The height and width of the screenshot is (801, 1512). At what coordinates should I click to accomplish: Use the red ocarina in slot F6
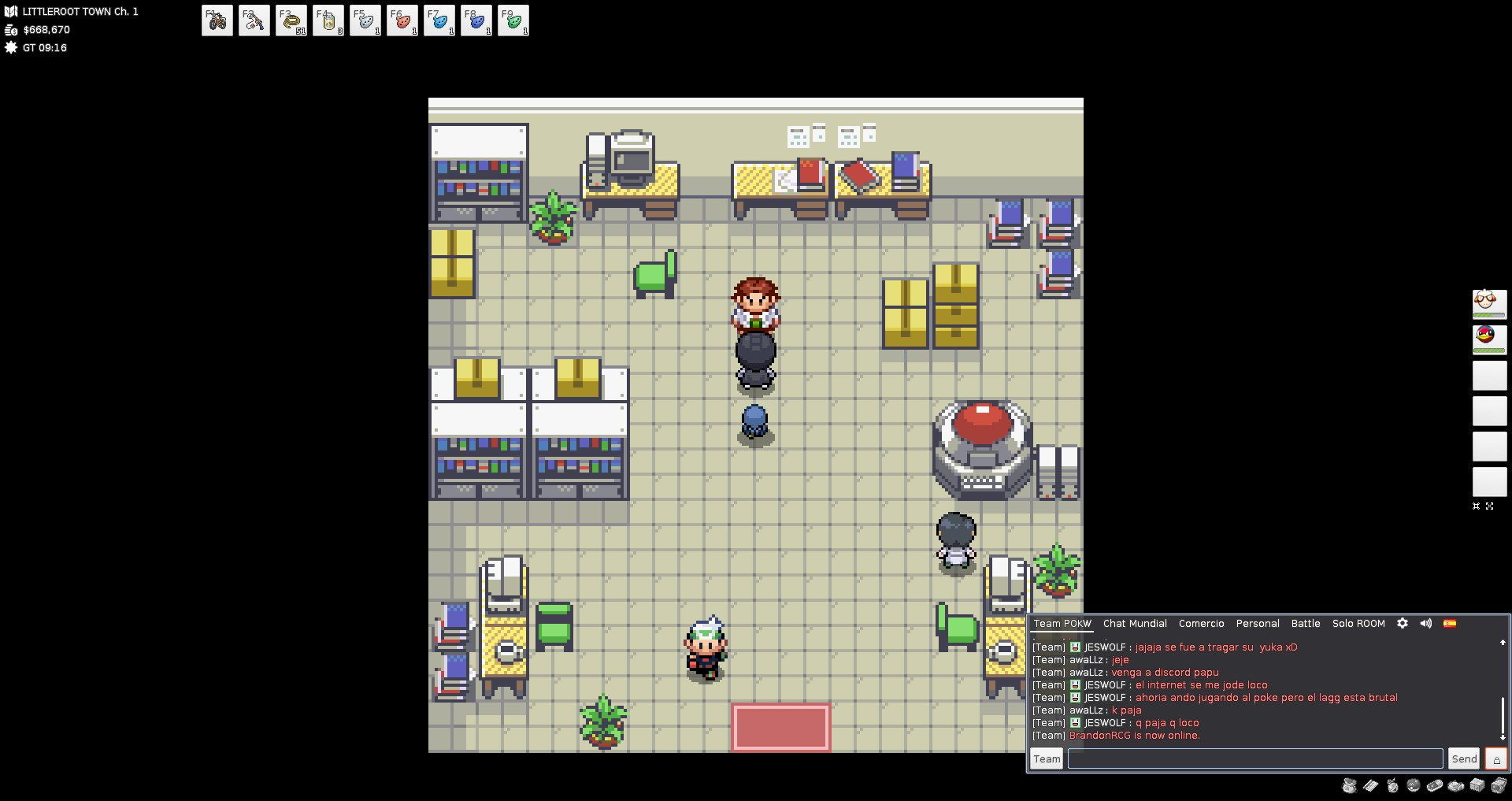[402, 20]
